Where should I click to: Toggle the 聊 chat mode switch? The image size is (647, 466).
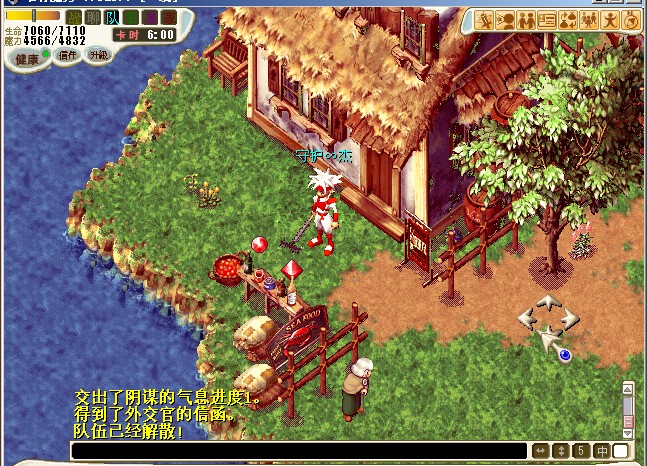(92, 17)
